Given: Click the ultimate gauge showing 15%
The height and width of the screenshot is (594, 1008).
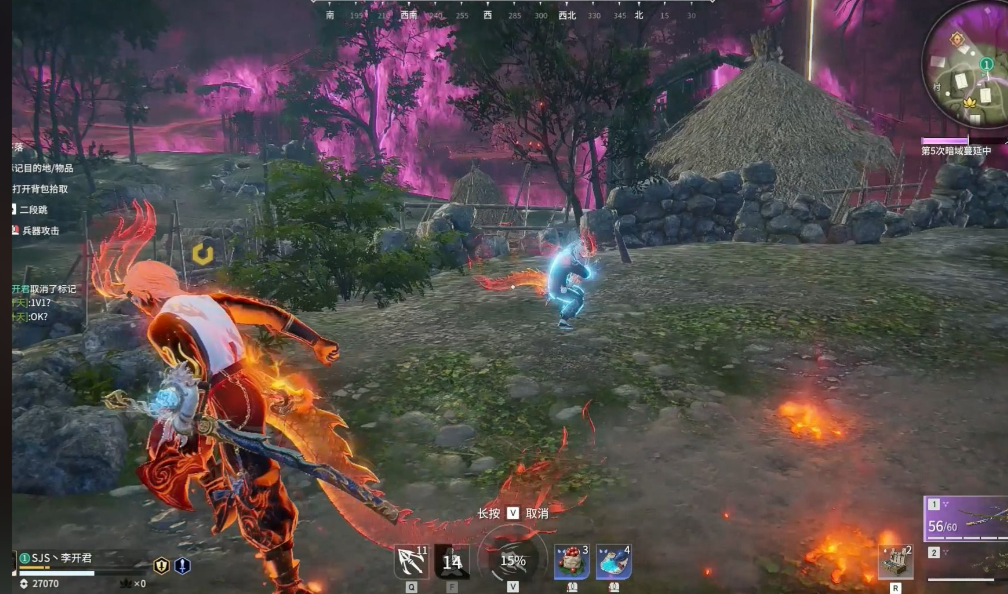Looking at the screenshot, I should click(x=513, y=561).
